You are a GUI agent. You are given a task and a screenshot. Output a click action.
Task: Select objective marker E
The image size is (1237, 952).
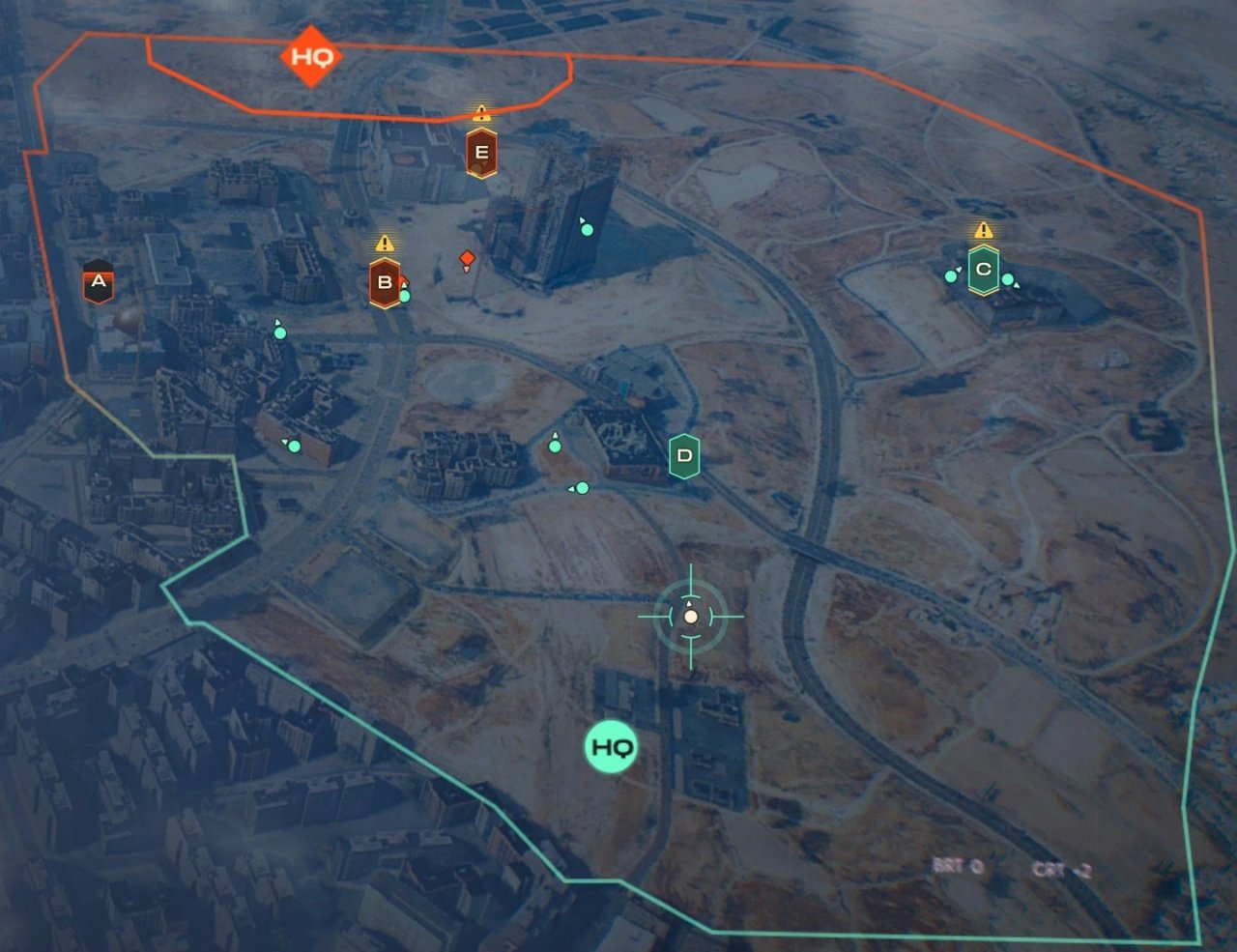pos(482,151)
